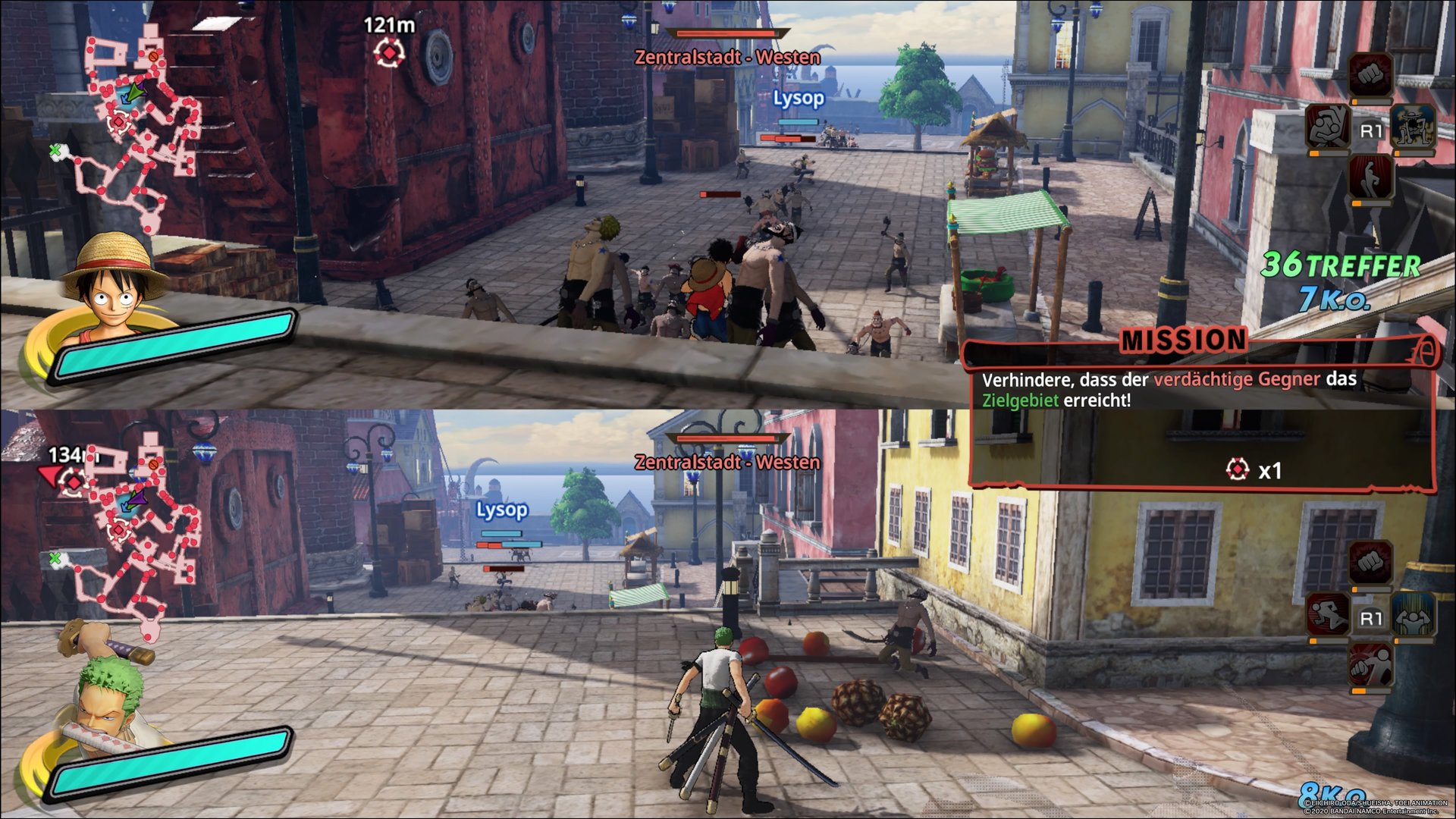The height and width of the screenshot is (819, 1456).
Task: Select Luffy's throw attack skill icon
Action: click(1328, 127)
